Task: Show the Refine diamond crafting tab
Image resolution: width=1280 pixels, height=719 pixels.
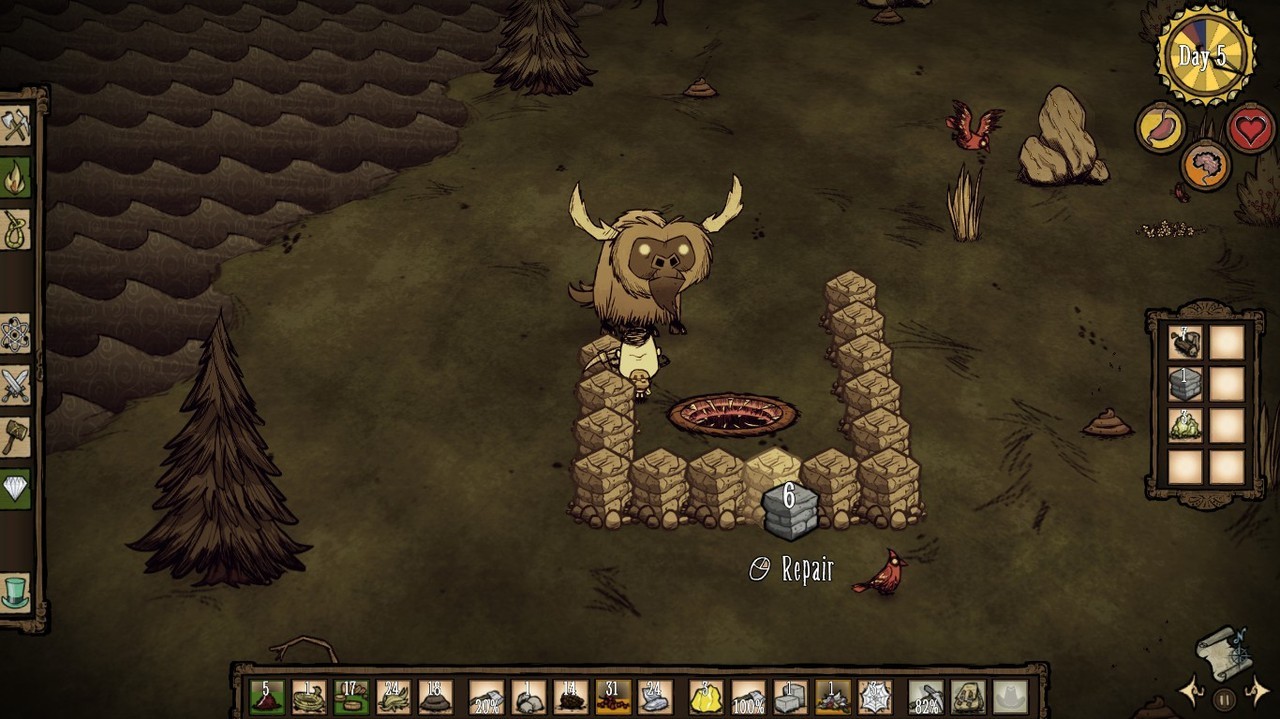Action: coord(16,488)
